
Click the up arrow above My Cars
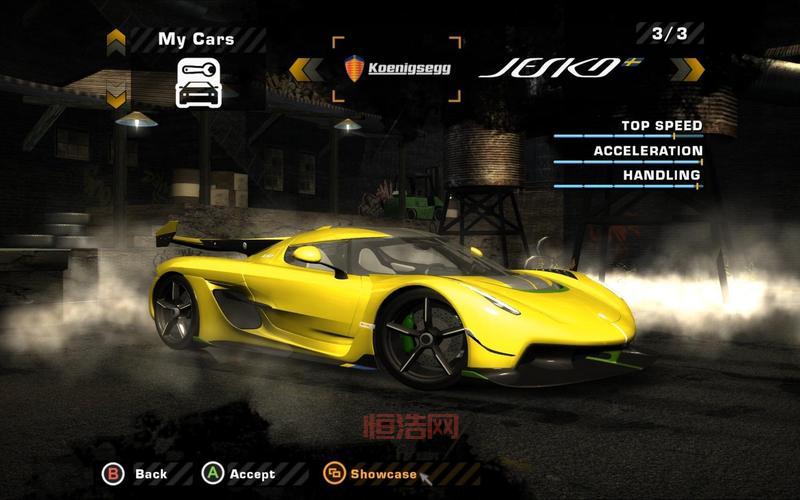coord(116,40)
